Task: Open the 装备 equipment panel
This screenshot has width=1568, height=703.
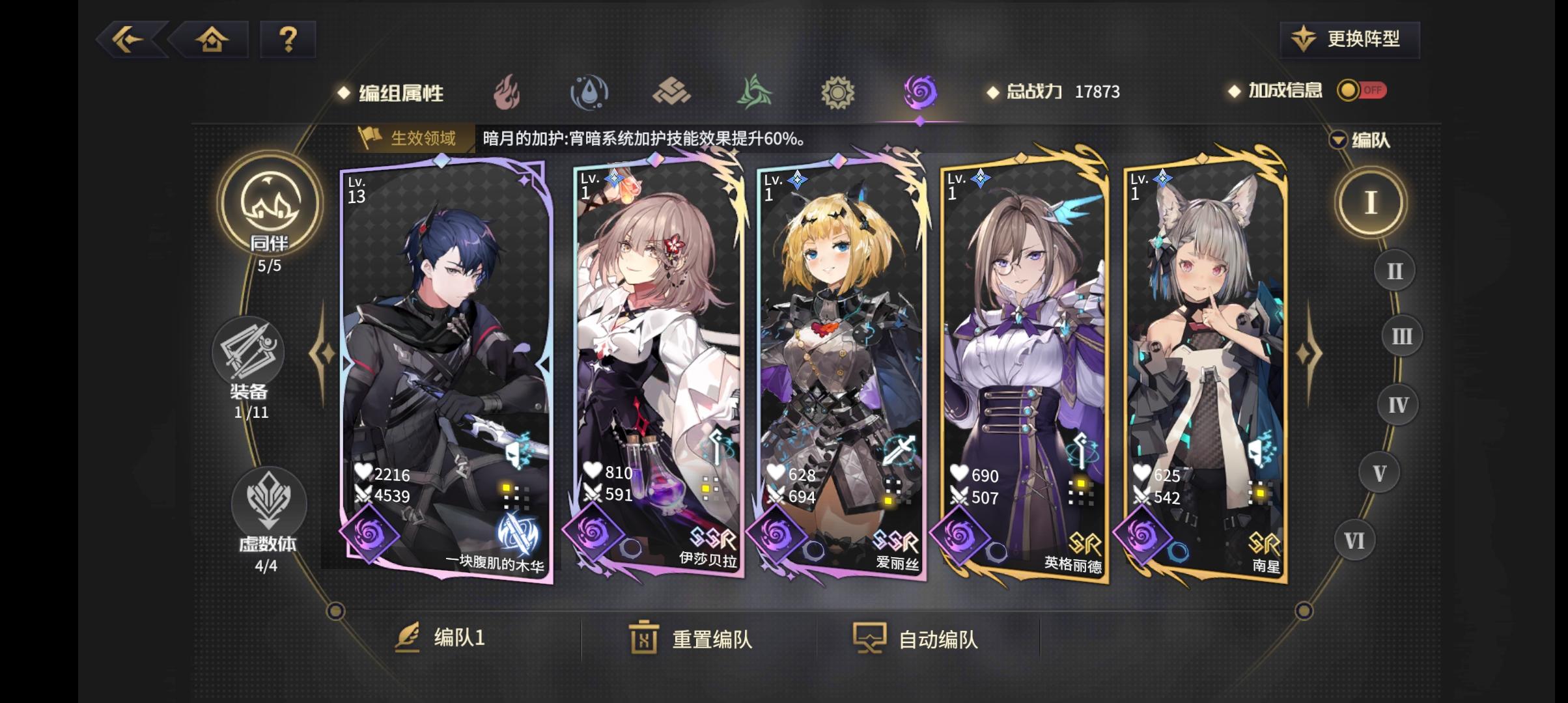Action: click(249, 355)
